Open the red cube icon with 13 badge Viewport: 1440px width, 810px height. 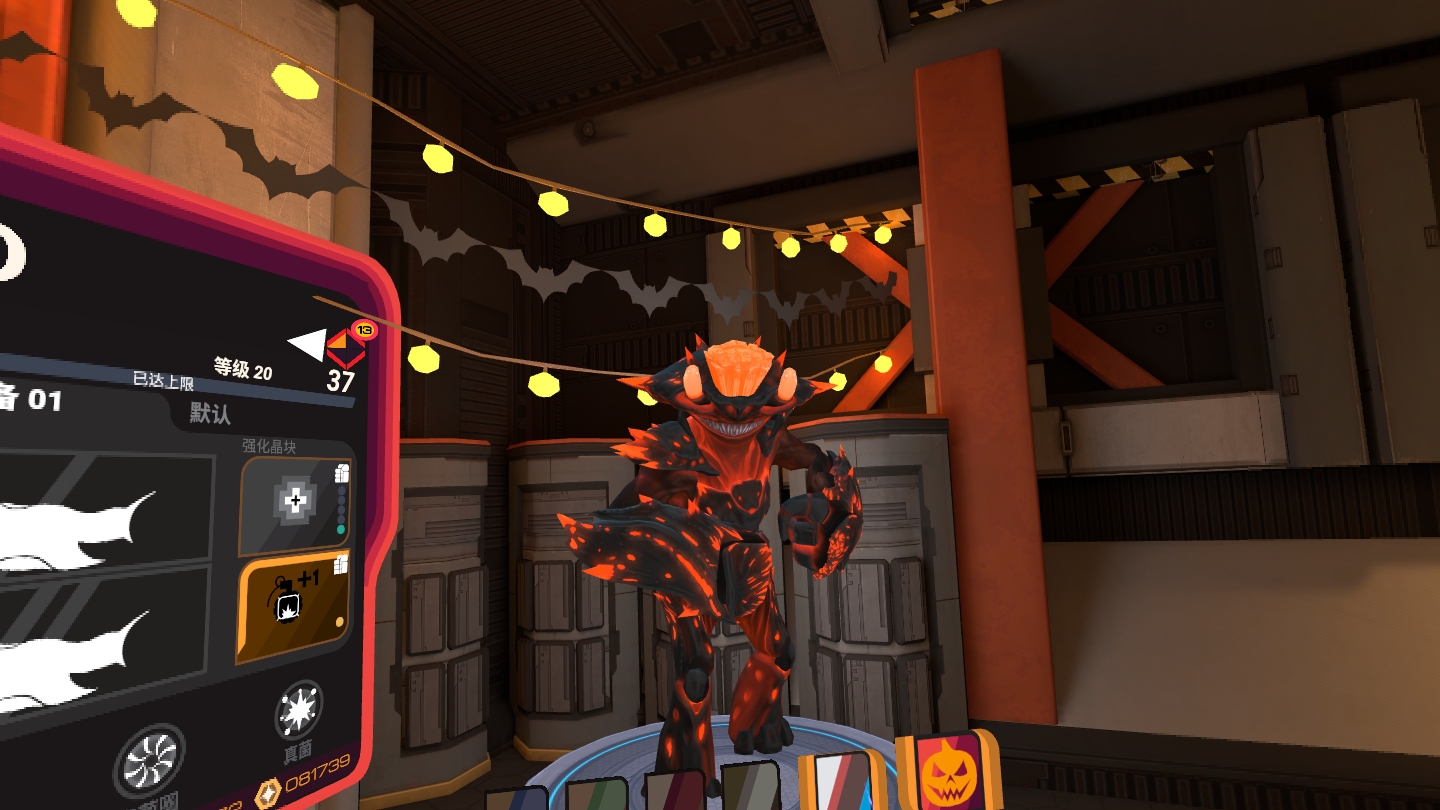point(347,345)
